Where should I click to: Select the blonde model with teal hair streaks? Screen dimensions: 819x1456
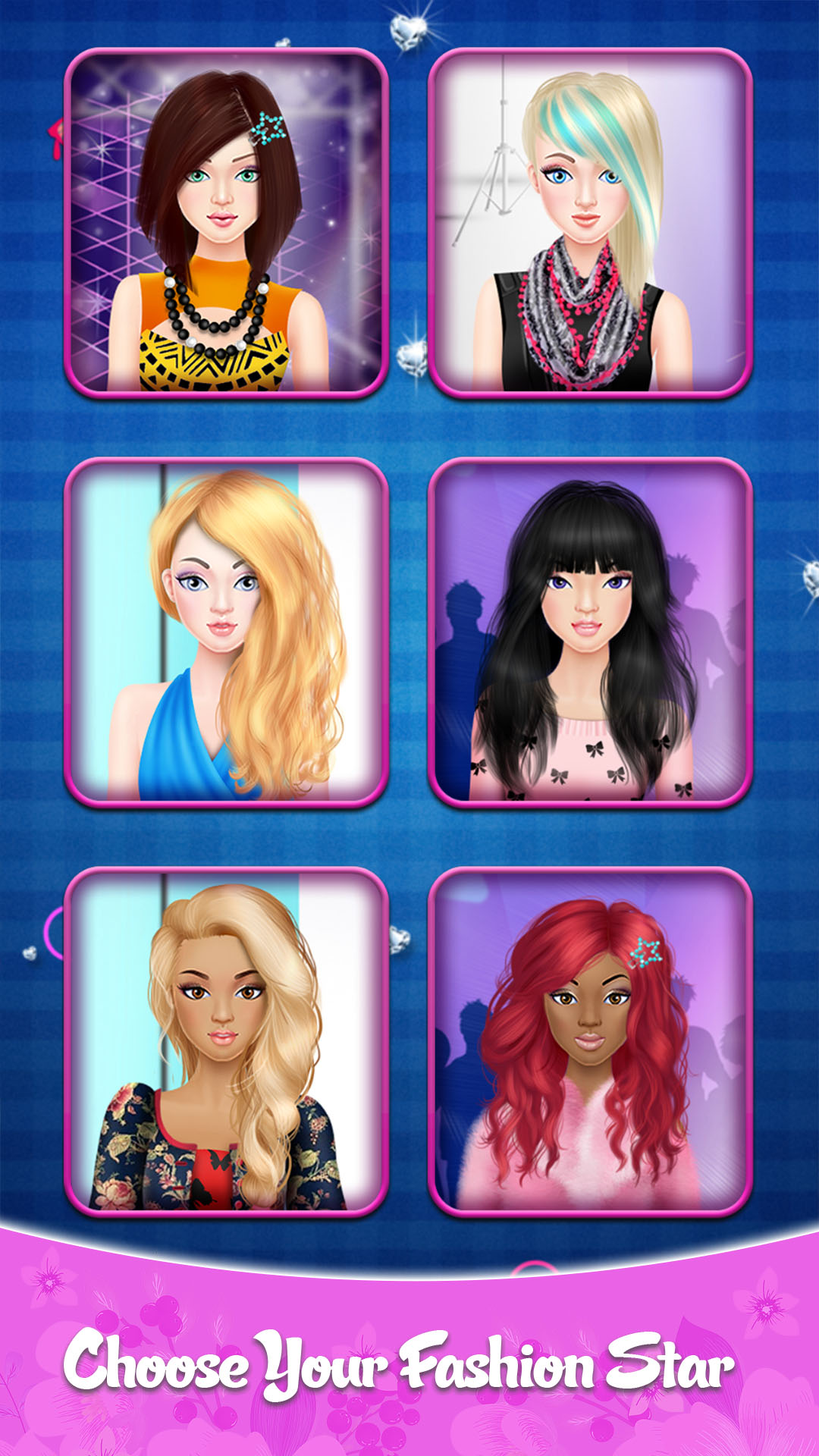590,224
